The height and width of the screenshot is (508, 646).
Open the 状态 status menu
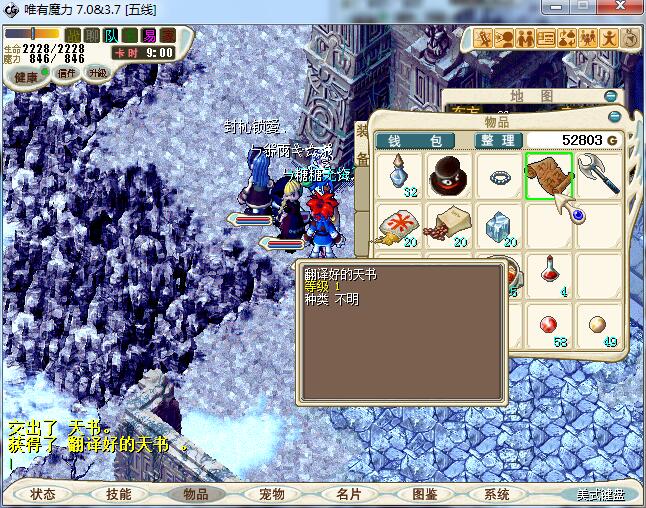click(43, 494)
